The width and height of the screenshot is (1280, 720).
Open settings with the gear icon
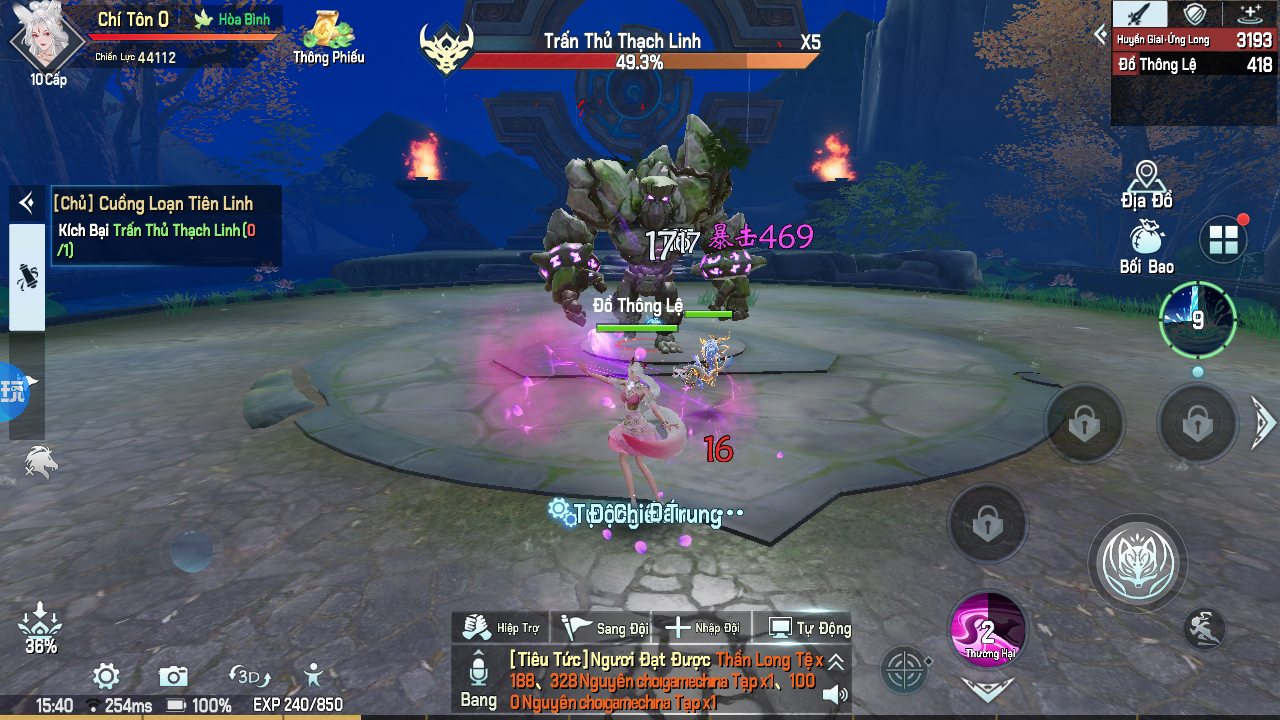[107, 676]
